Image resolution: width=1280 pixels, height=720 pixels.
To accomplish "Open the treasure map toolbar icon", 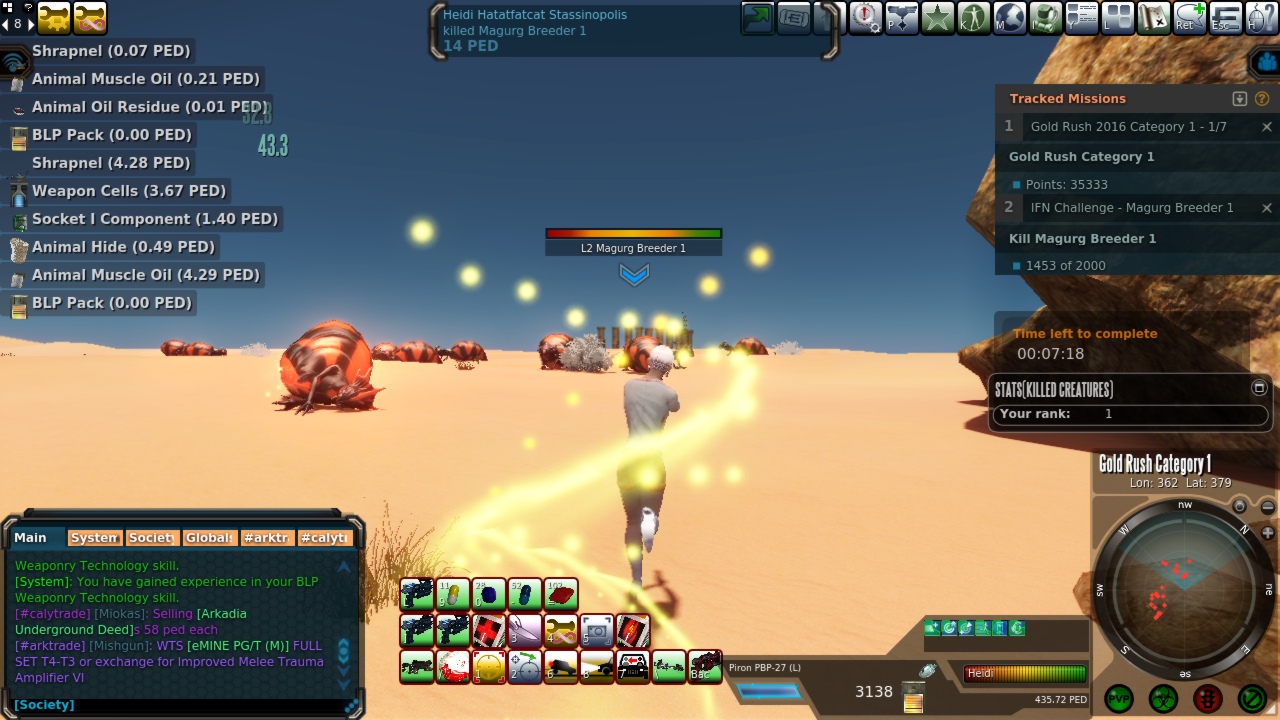I will click(1154, 18).
